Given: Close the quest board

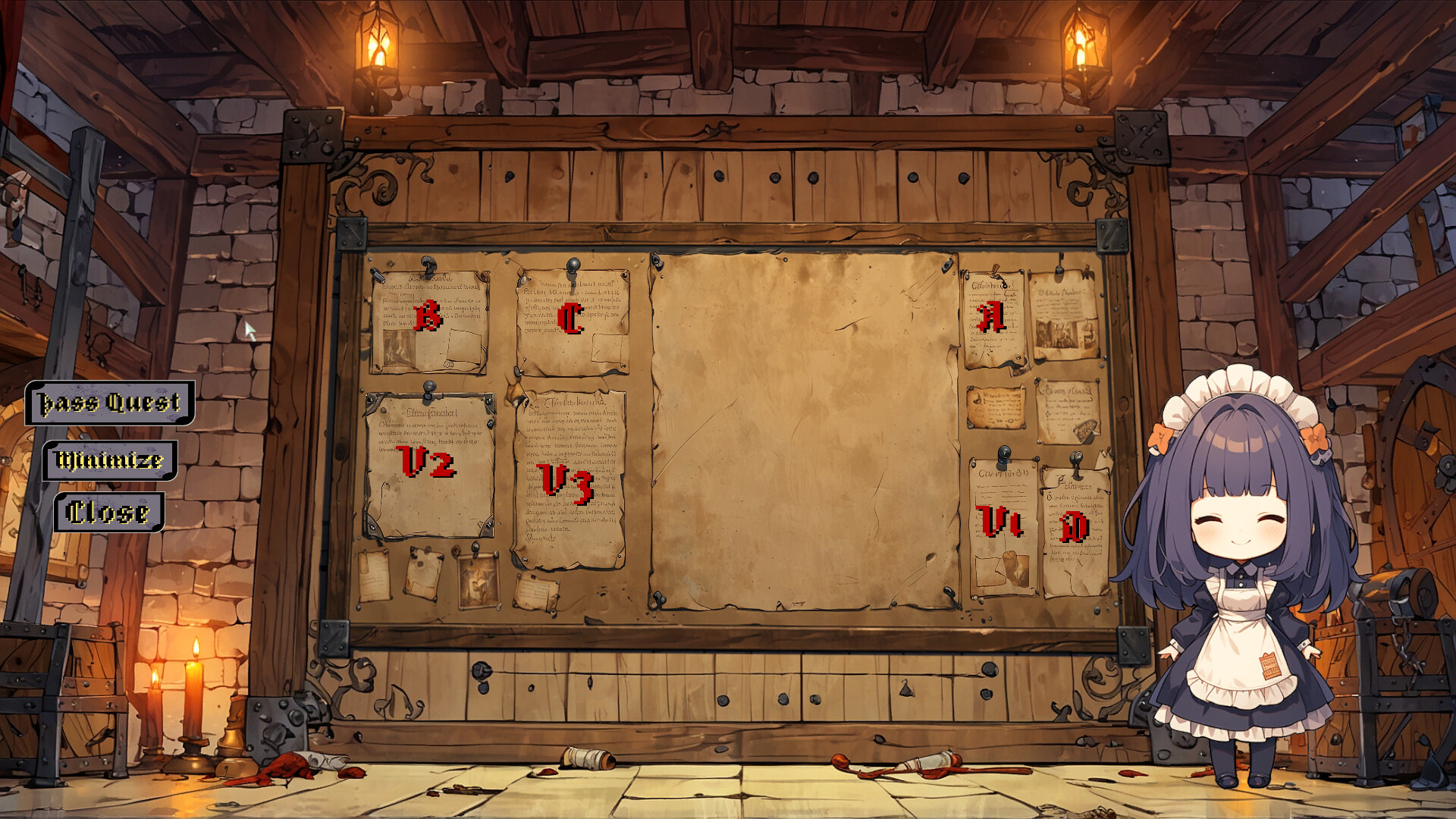Looking at the screenshot, I should 108,513.
